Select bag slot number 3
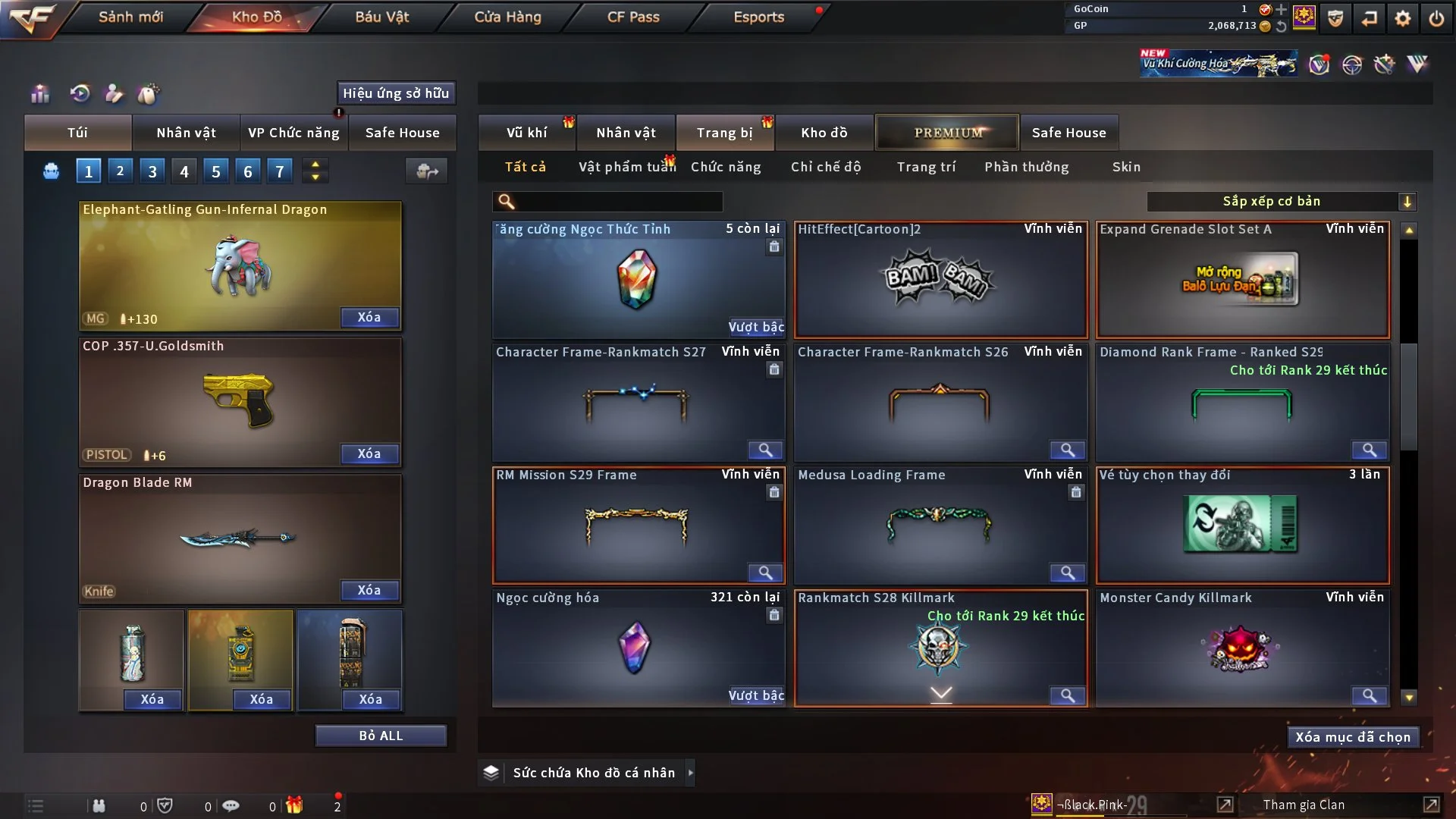This screenshot has height=819, width=1456. pos(152,171)
